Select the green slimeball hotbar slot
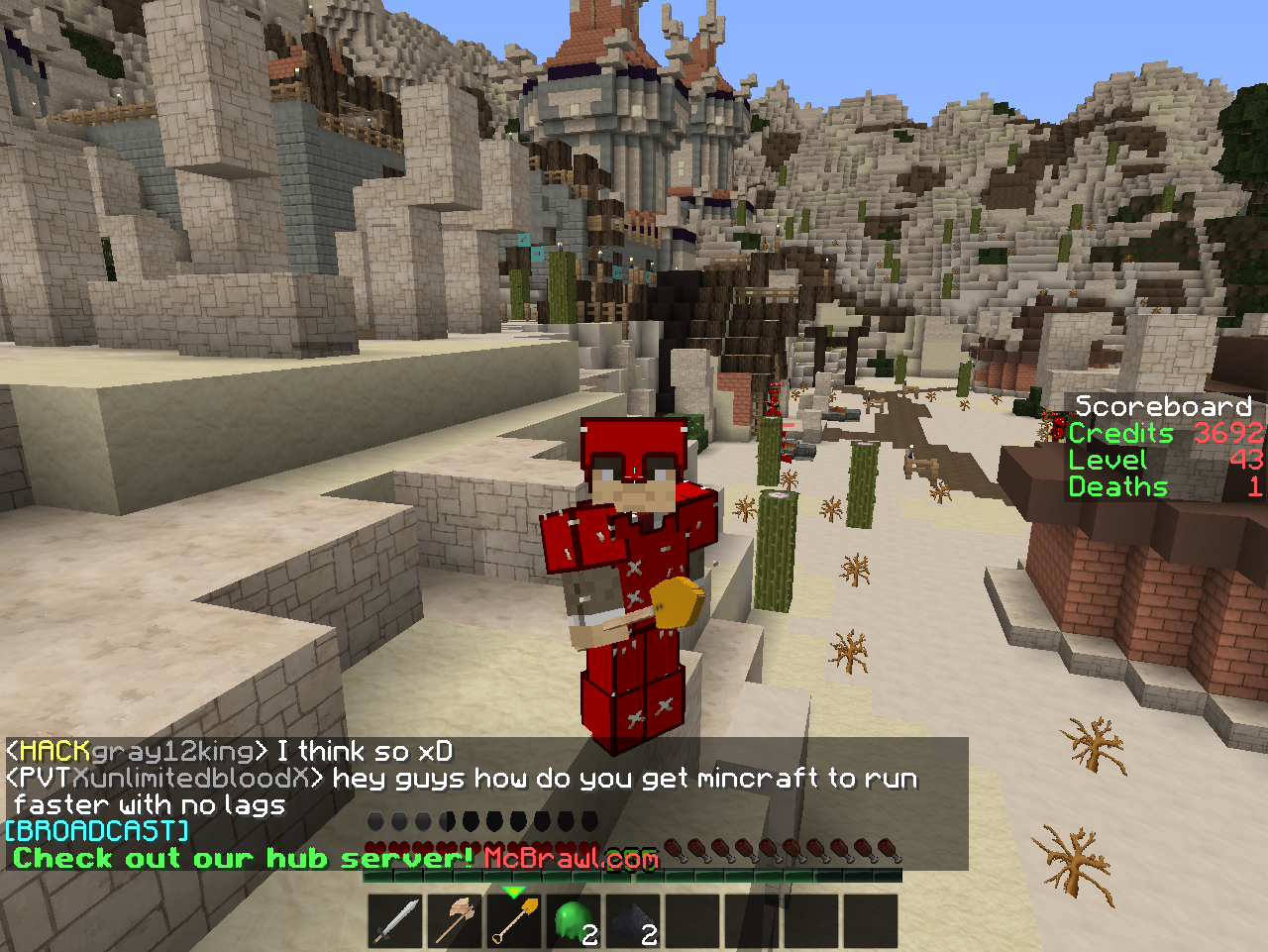This screenshot has width=1268, height=952. pos(575,922)
